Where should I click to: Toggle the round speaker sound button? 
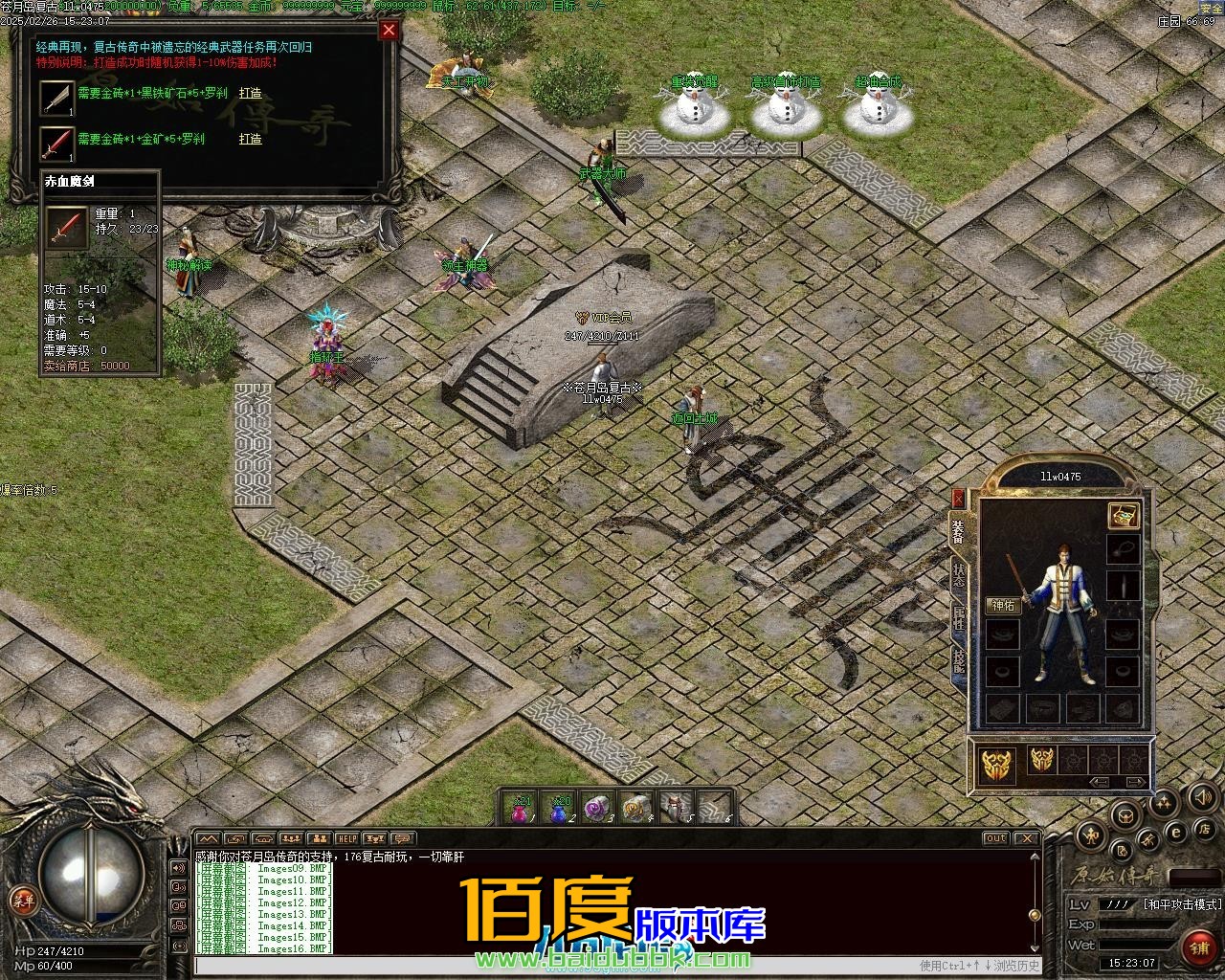(x=1202, y=797)
